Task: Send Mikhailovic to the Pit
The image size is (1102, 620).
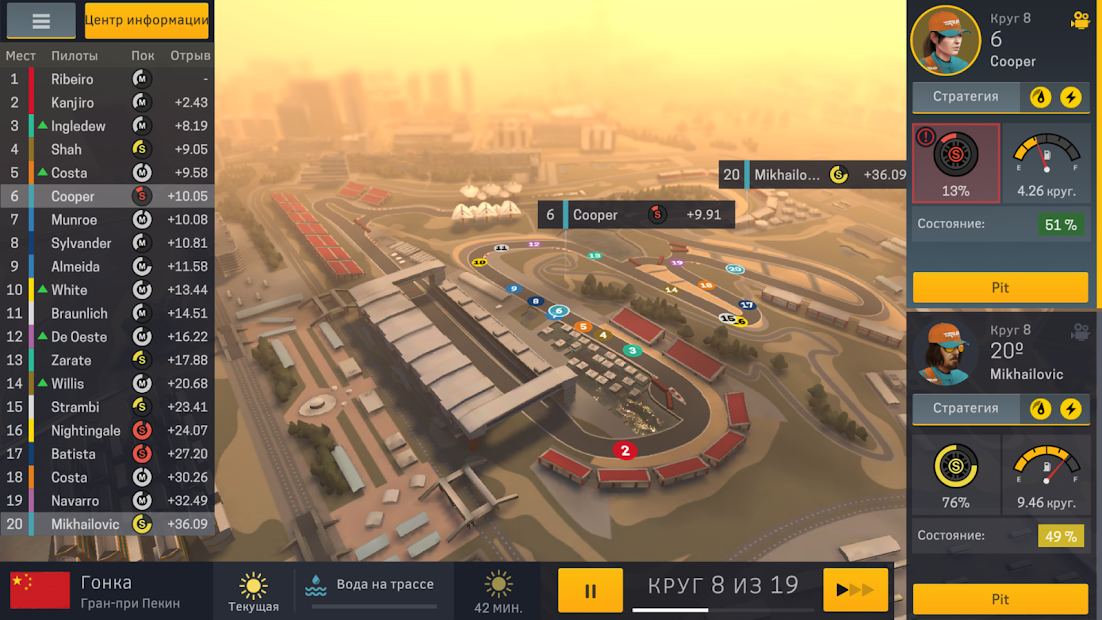Action: point(1000,599)
